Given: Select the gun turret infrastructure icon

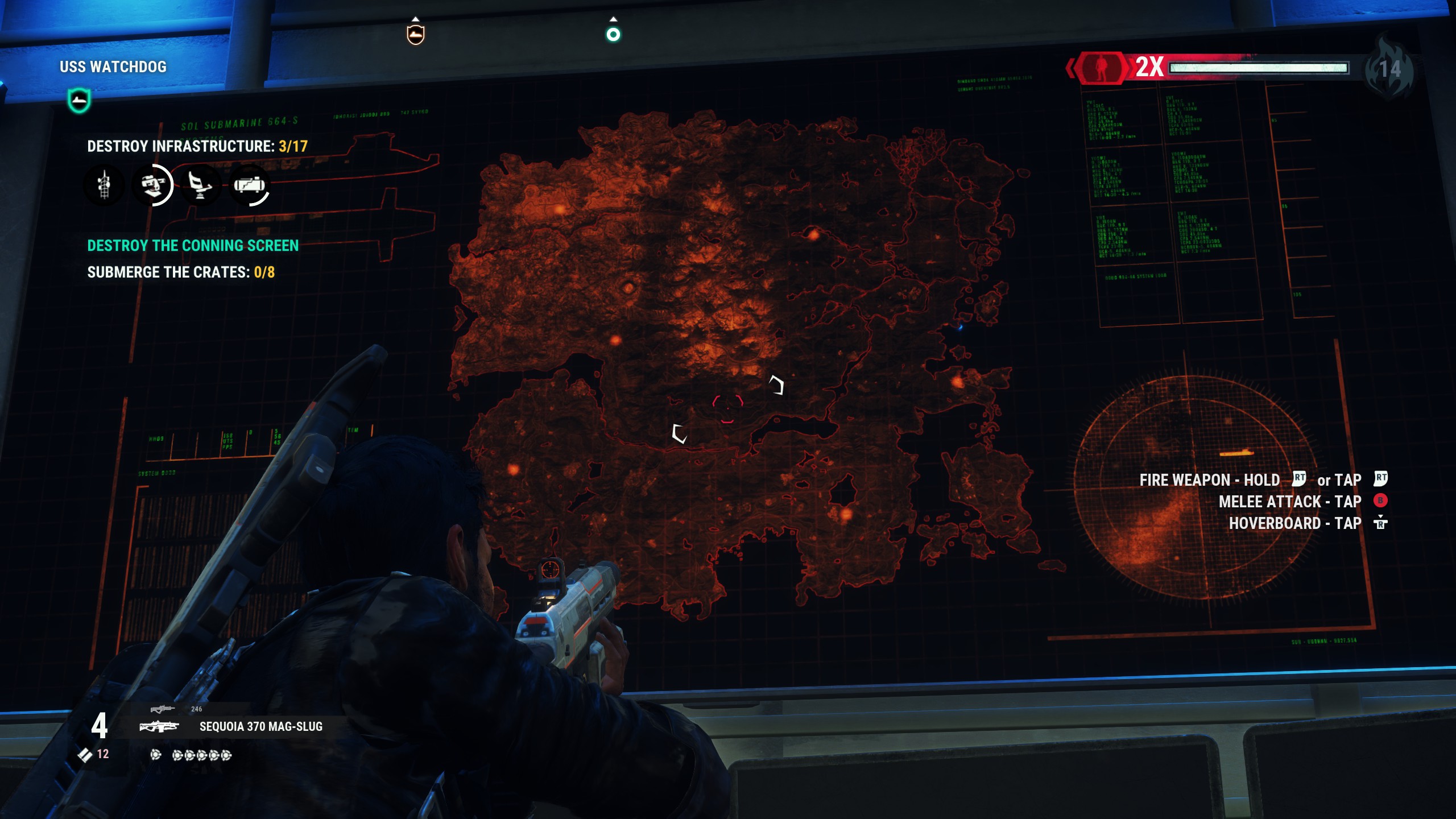Looking at the screenshot, I should tap(152, 185).
